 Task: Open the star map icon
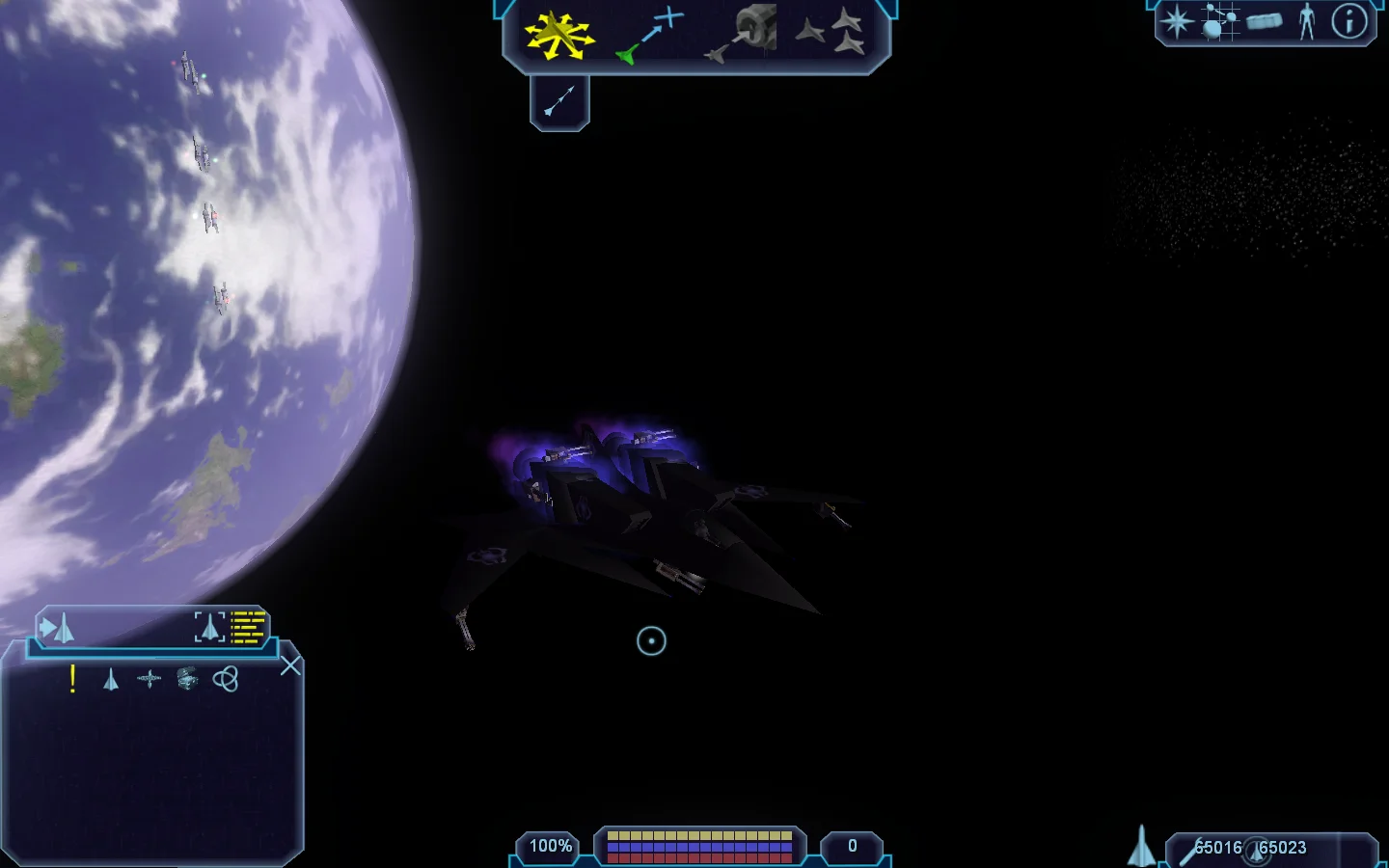click(x=1177, y=21)
